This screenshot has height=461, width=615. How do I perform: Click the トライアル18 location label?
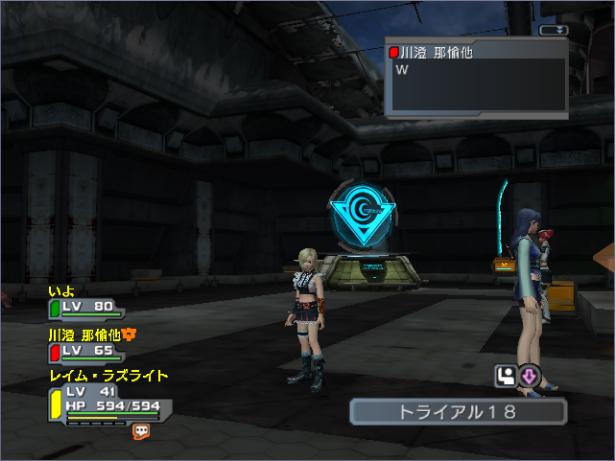click(458, 412)
